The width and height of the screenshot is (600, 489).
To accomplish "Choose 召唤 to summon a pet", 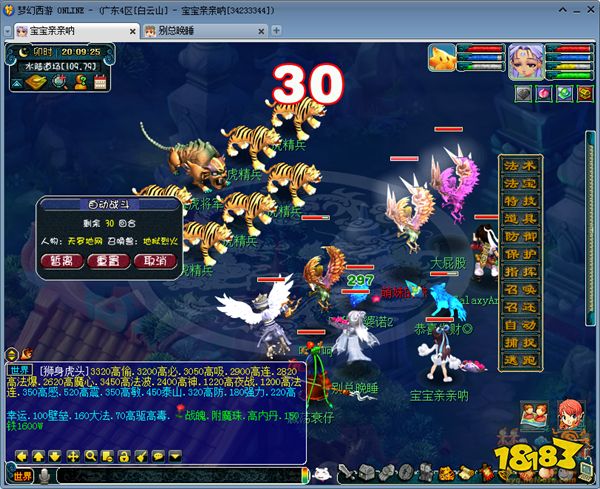I will [520, 290].
